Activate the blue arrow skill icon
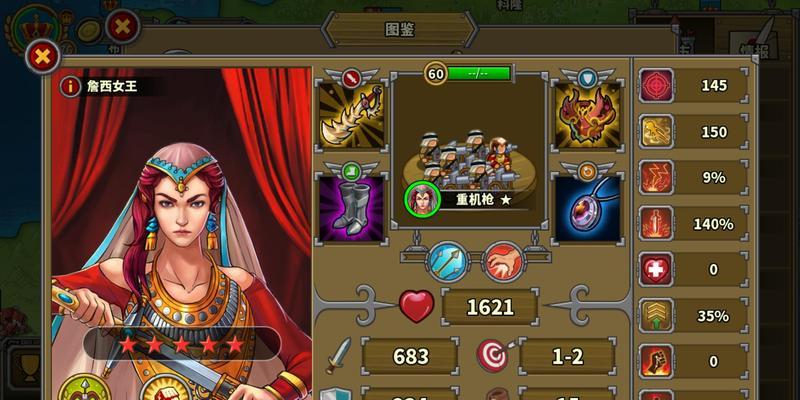Image resolution: width=800 pixels, height=400 pixels. (447, 263)
